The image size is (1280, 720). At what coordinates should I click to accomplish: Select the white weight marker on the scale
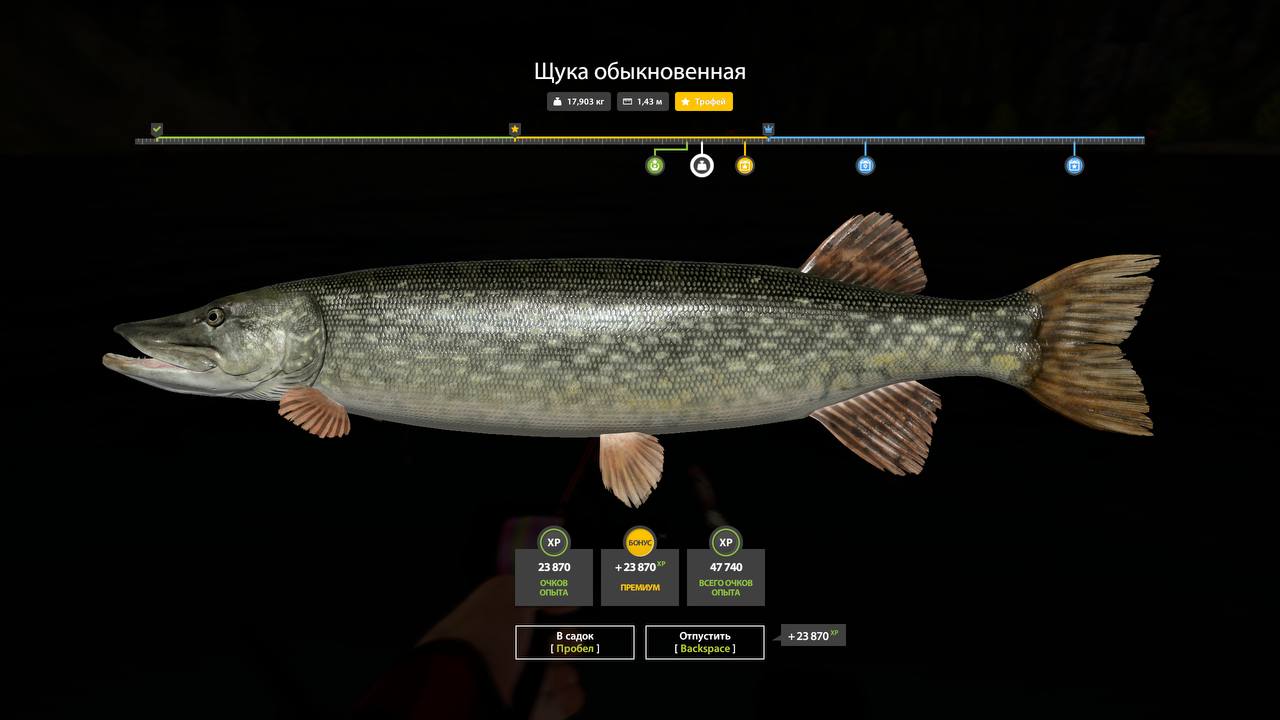point(702,165)
